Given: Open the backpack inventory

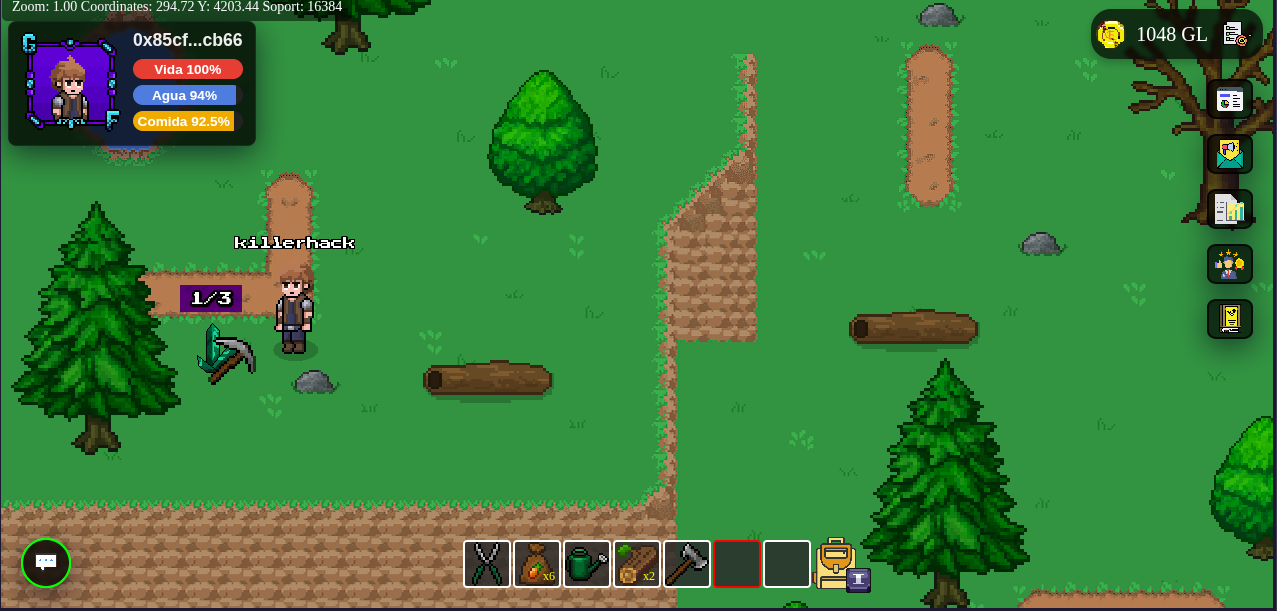Looking at the screenshot, I should pyautogui.click(x=836, y=564).
